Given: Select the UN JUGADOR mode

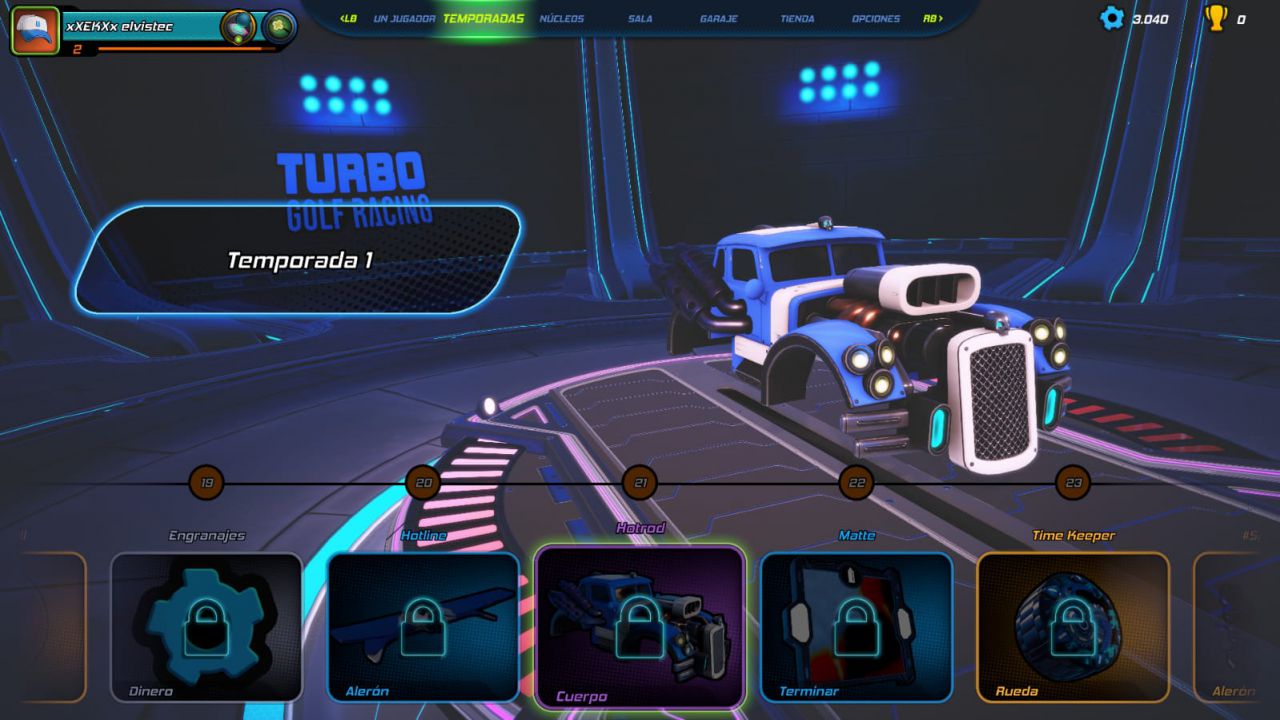Looking at the screenshot, I should pos(404,18).
